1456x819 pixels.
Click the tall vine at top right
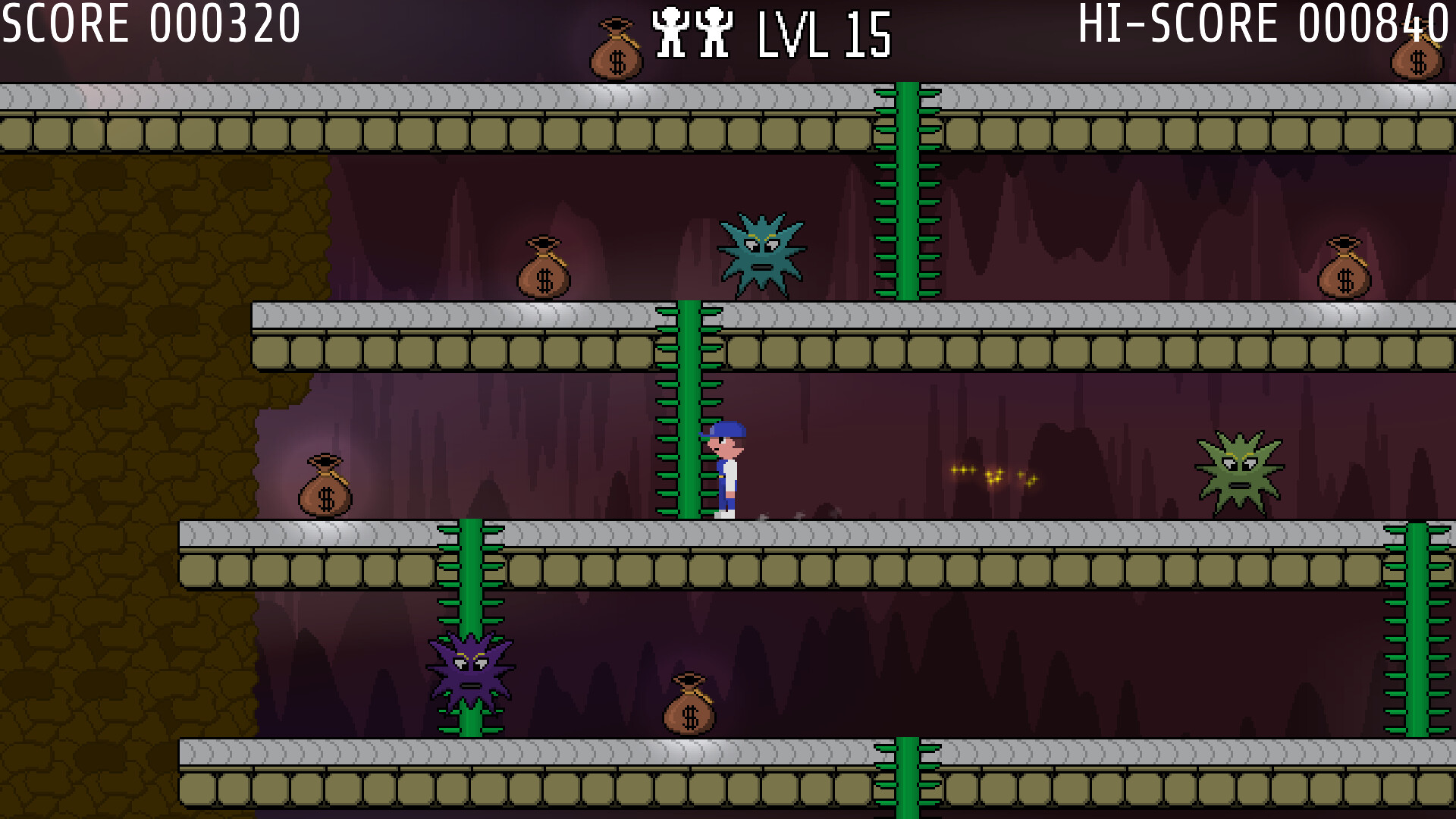pyautogui.click(x=908, y=190)
